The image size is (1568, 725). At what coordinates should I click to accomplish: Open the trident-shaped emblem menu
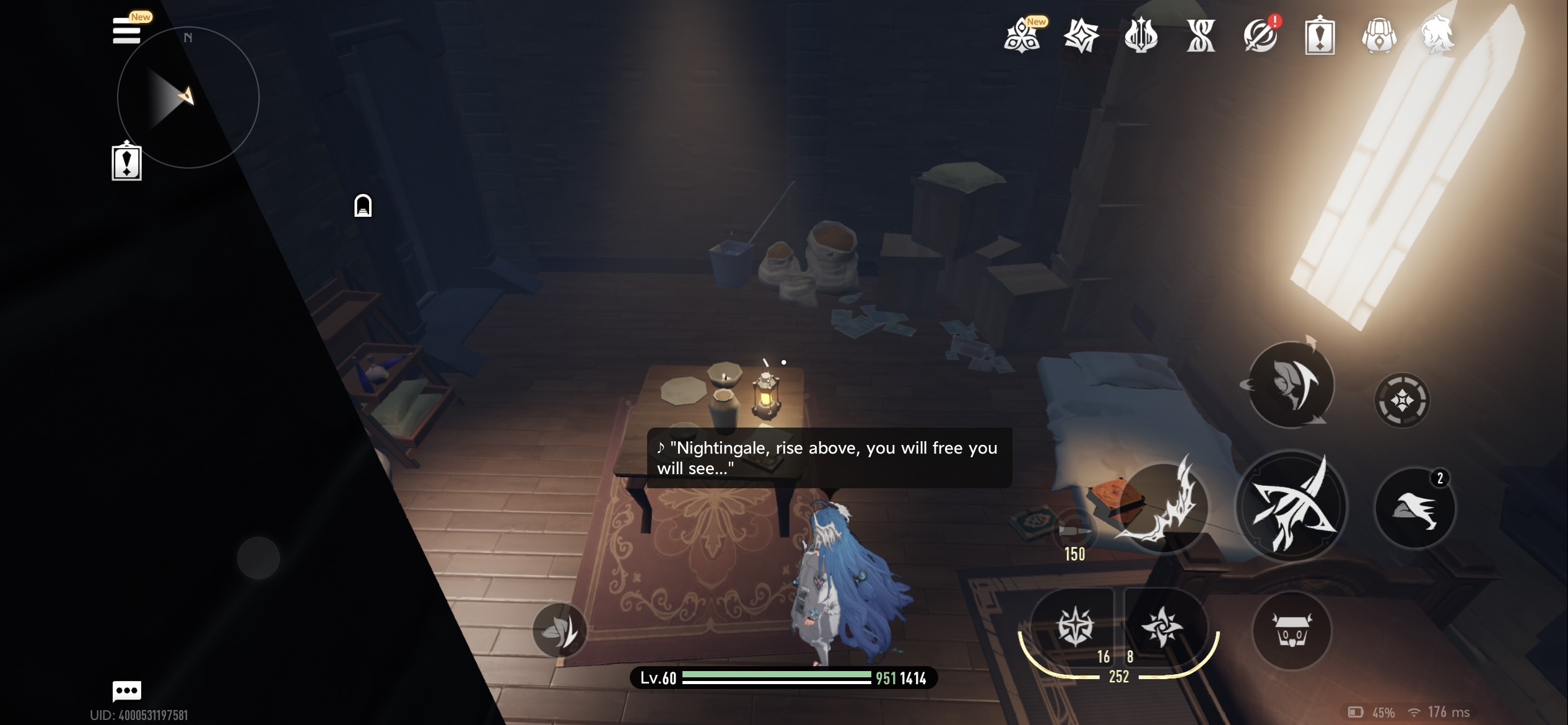[x=1141, y=36]
